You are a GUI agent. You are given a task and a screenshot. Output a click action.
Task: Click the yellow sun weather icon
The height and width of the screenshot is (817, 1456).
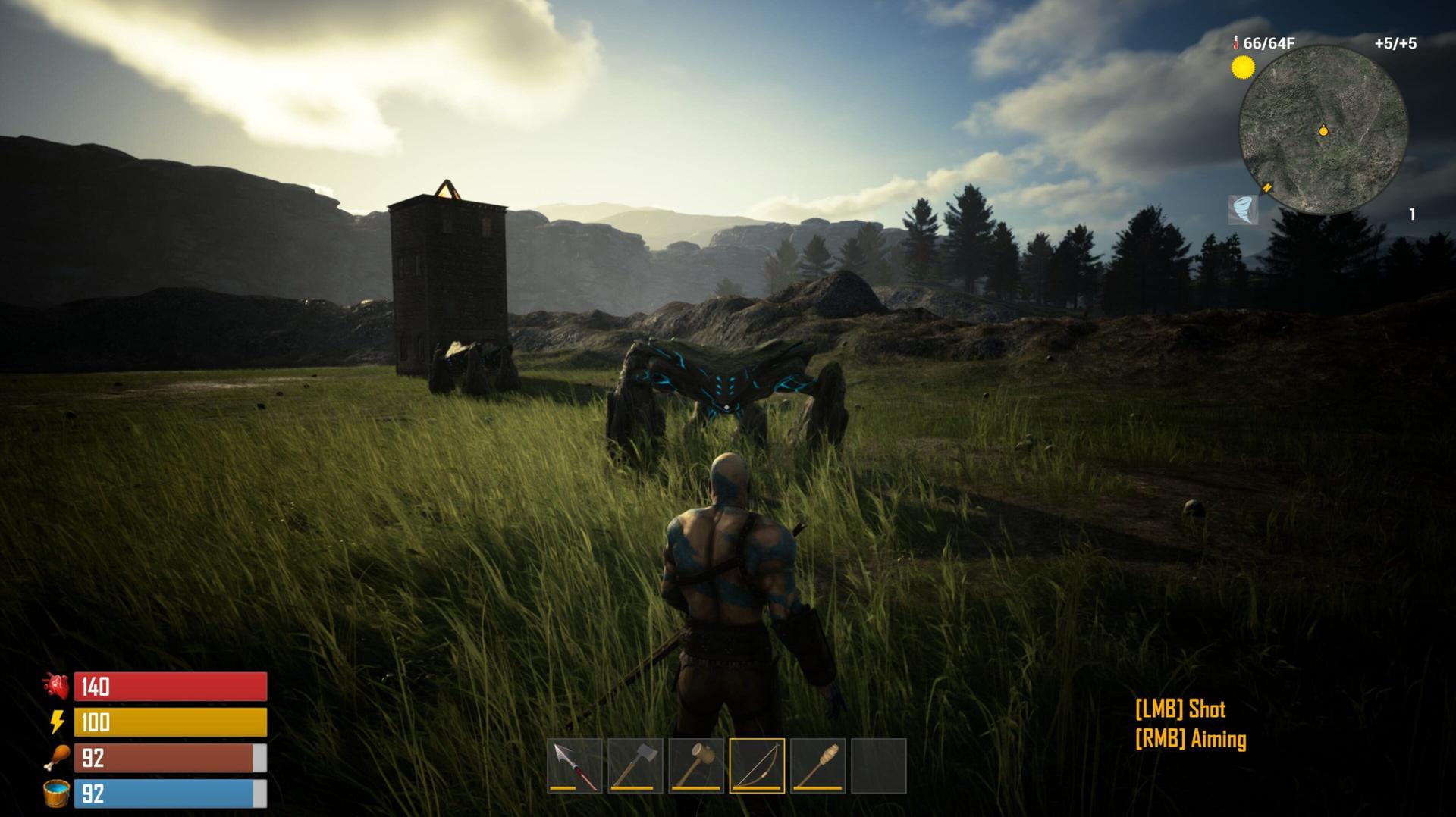pos(1243,67)
